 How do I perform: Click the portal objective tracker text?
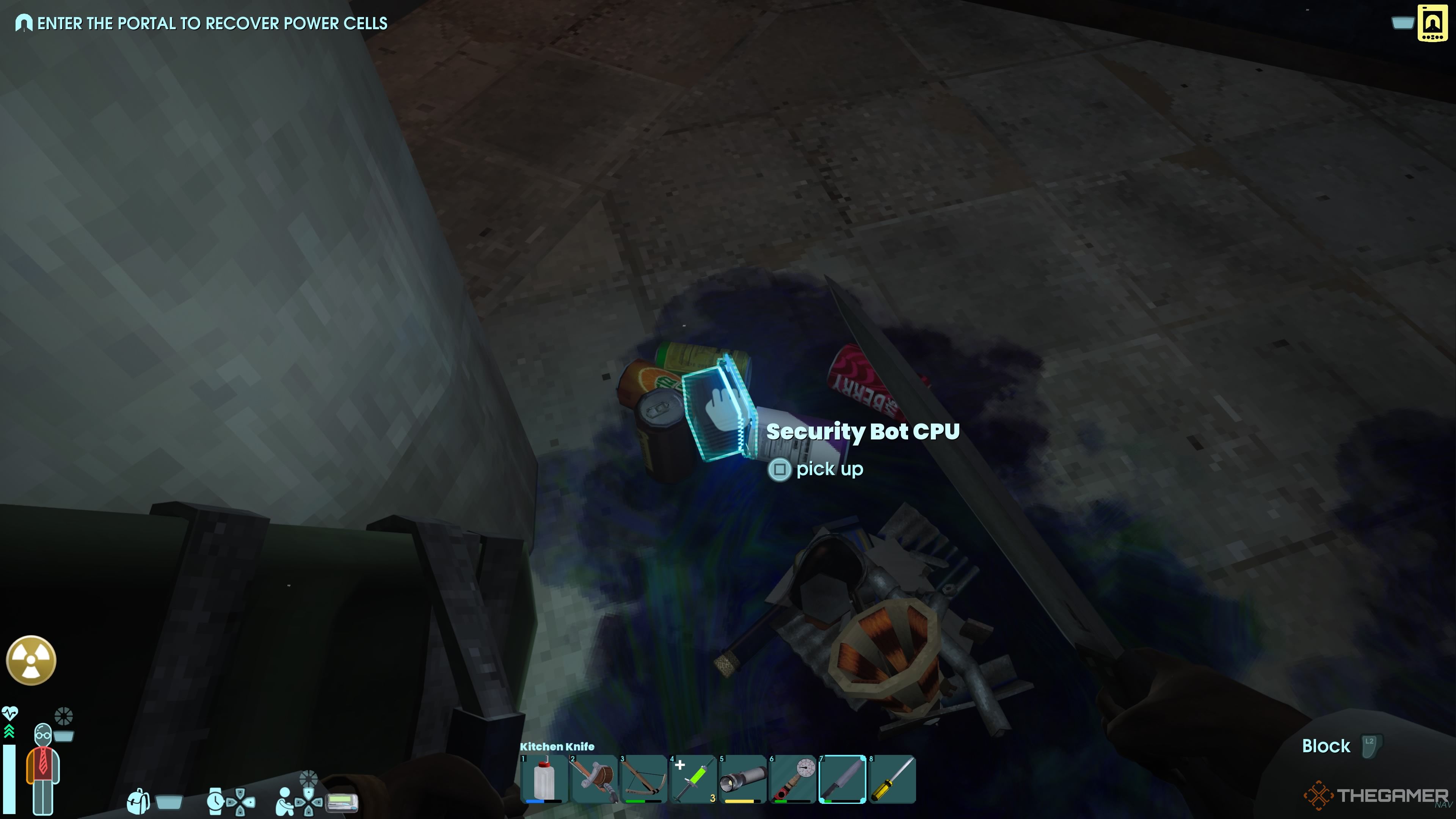[x=212, y=23]
